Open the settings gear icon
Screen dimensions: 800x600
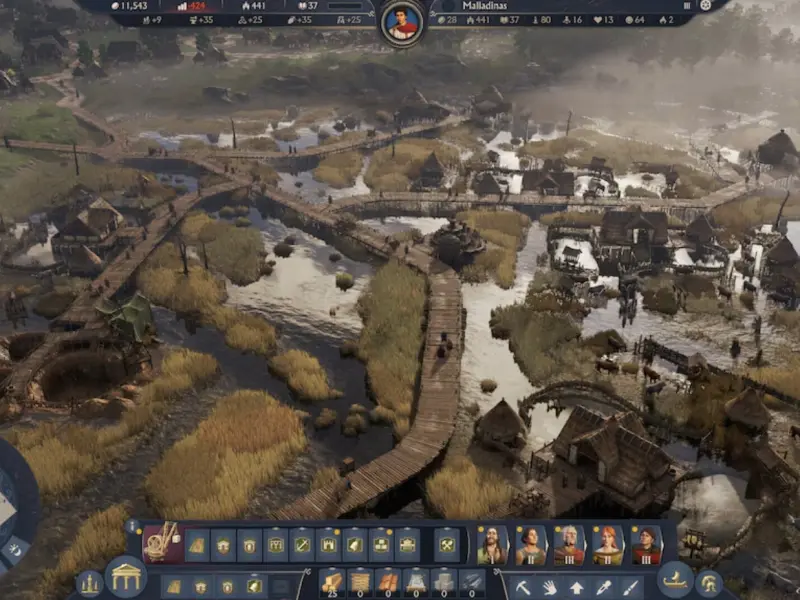[x=705, y=5]
